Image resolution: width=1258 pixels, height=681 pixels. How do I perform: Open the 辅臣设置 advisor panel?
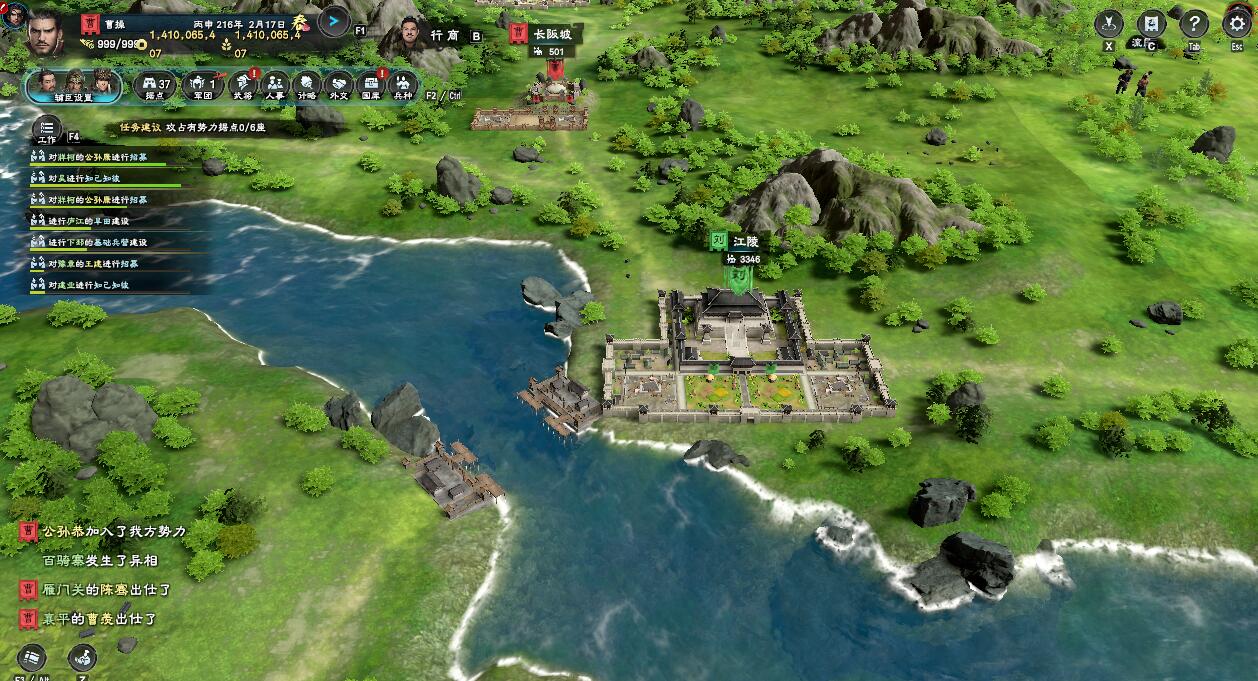click(x=76, y=86)
